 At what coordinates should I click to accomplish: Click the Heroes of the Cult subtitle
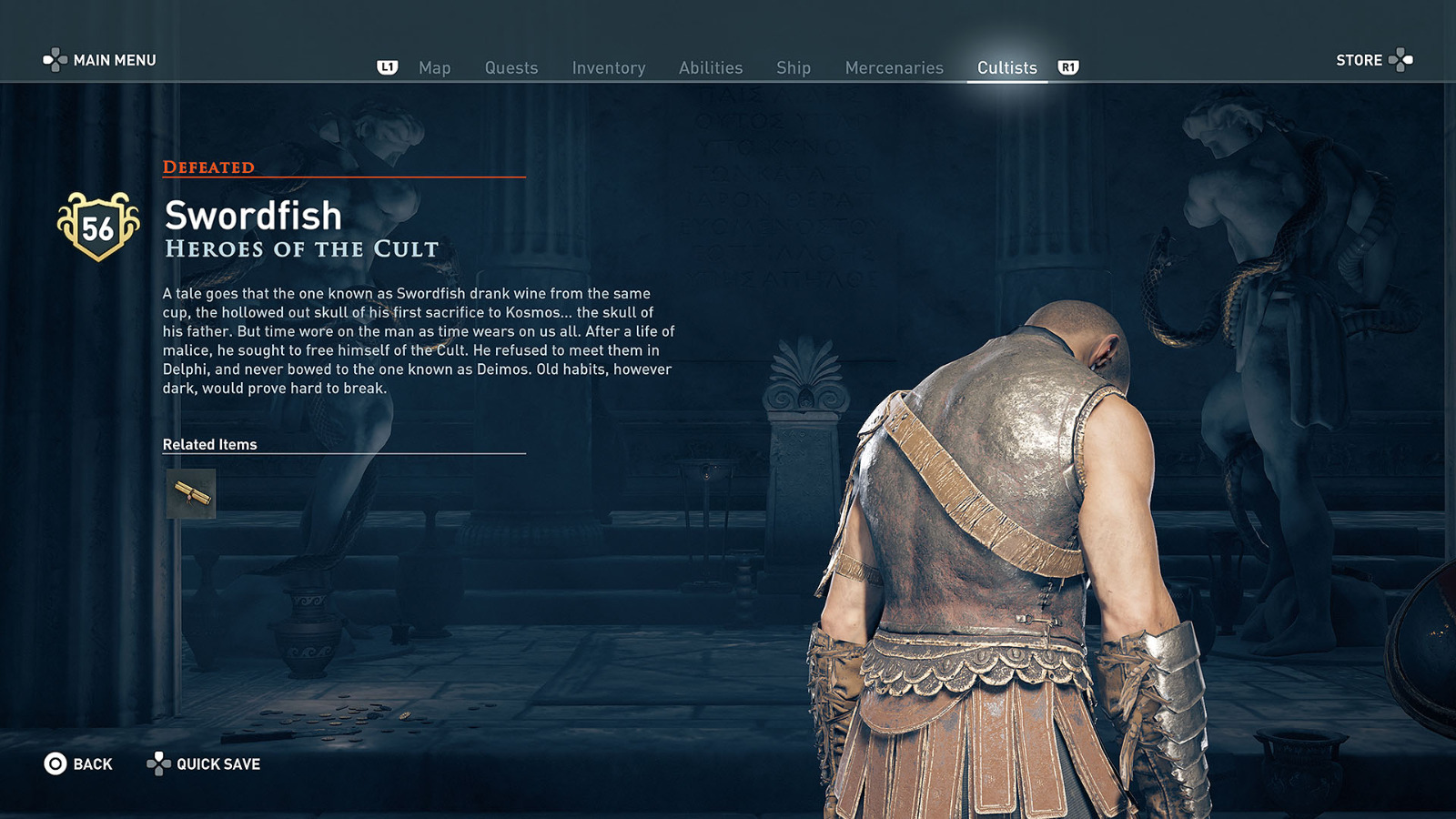click(299, 248)
